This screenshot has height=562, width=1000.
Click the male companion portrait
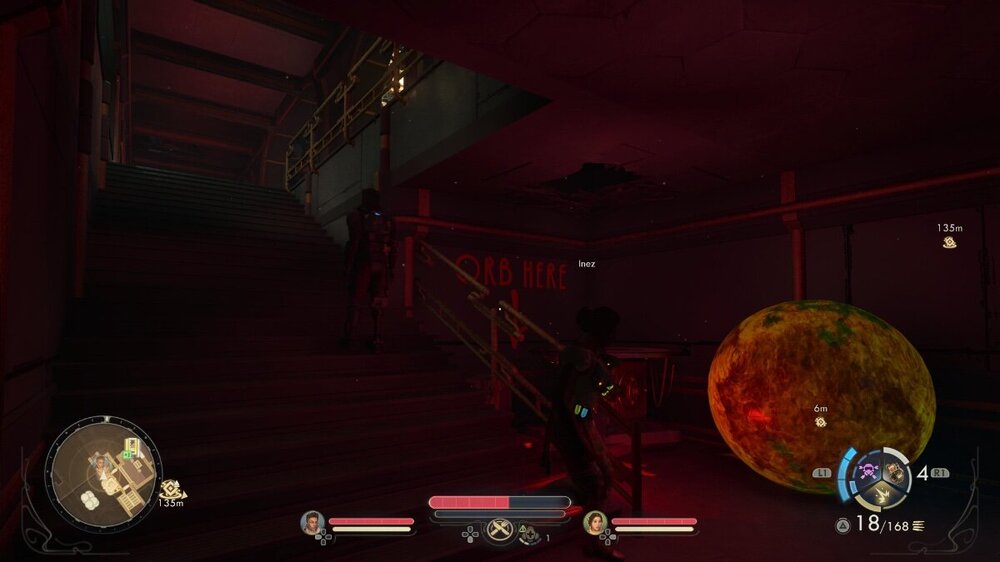pos(313,522)
